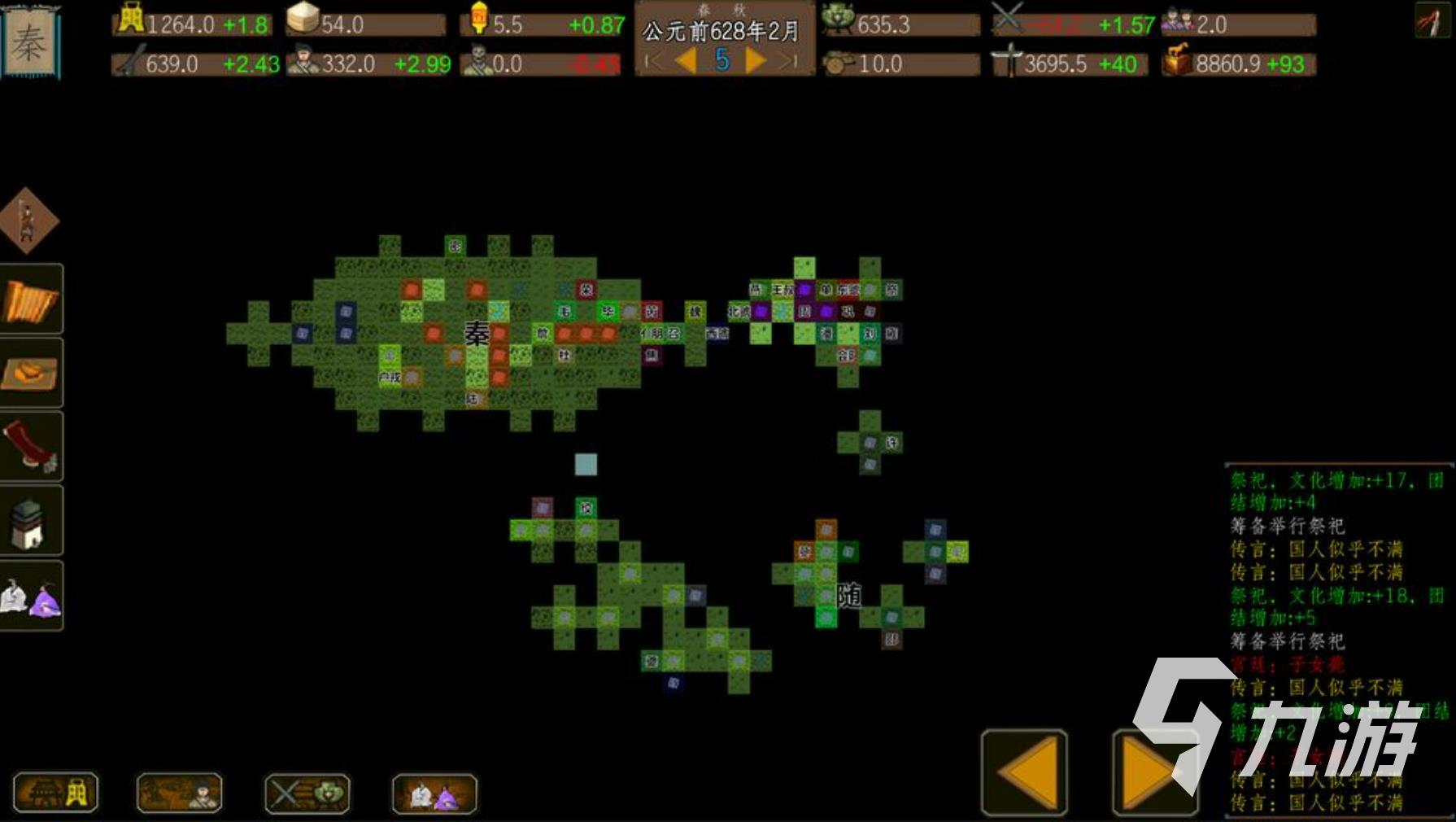This screenshot has width=1456, height=822.
Task: Open the watchtower building menu
Action: [x=31, y=521]
